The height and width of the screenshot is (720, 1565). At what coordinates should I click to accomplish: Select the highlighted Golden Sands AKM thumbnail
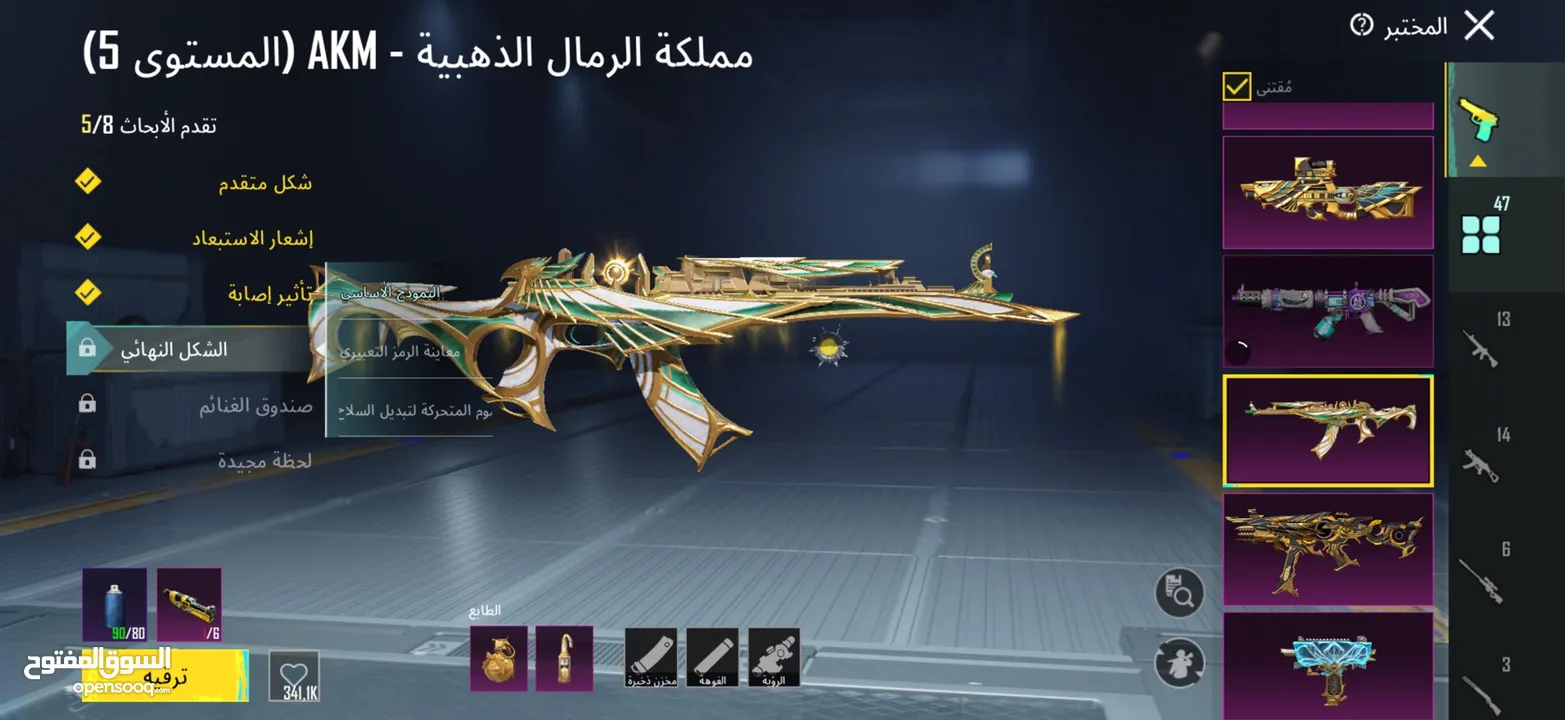point(1327,430)
